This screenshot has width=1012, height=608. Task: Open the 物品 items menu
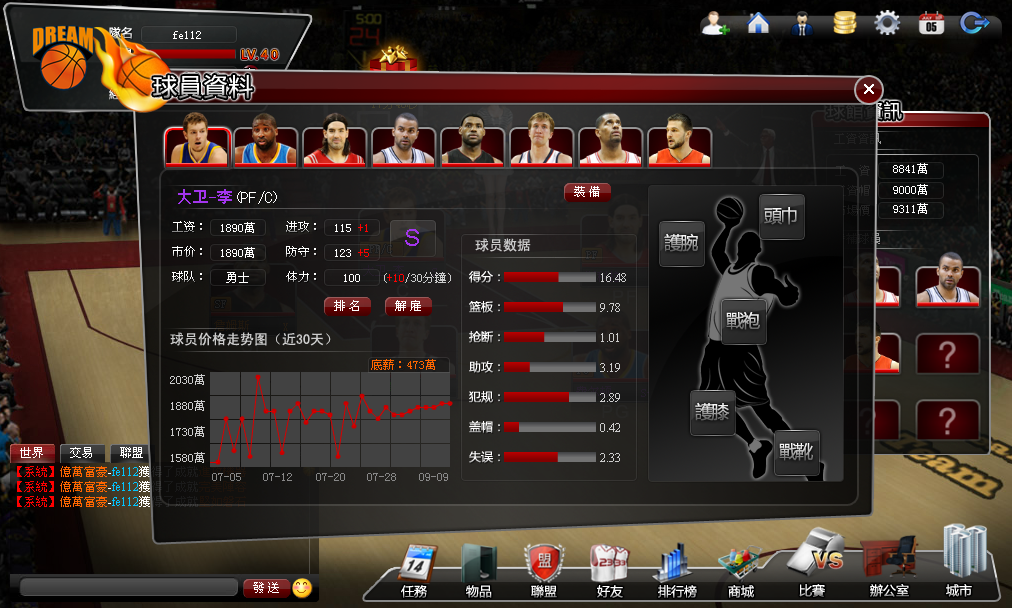pos(478,571)
